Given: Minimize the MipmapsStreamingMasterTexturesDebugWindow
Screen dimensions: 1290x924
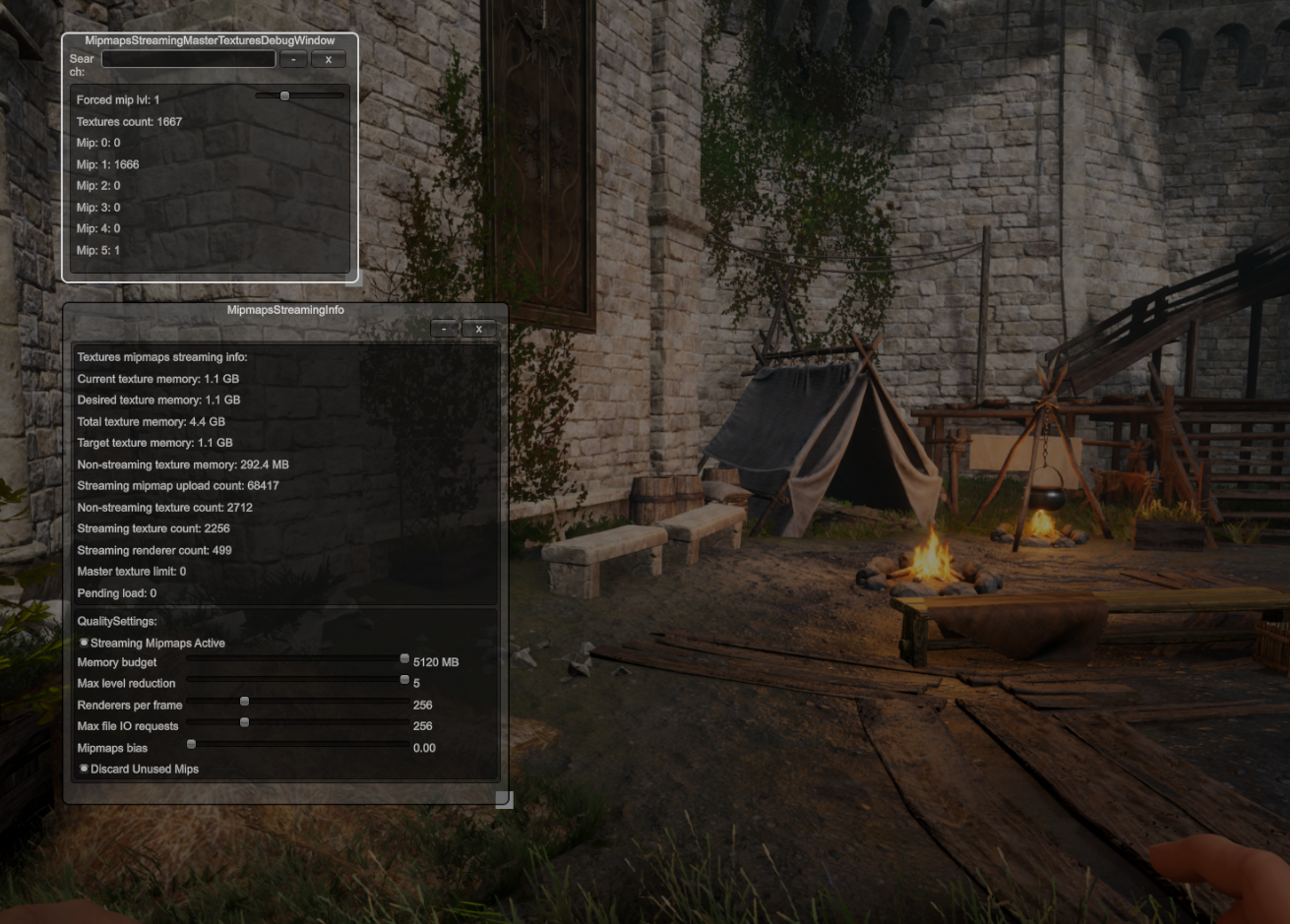Looking at the screenshot, I should 292,59.
